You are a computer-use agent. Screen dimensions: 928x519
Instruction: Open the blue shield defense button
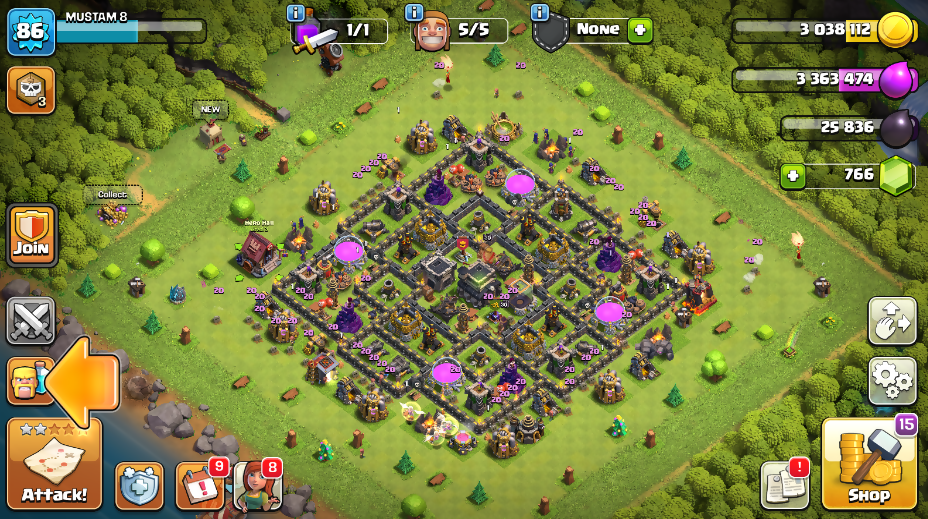coord(139,486)
